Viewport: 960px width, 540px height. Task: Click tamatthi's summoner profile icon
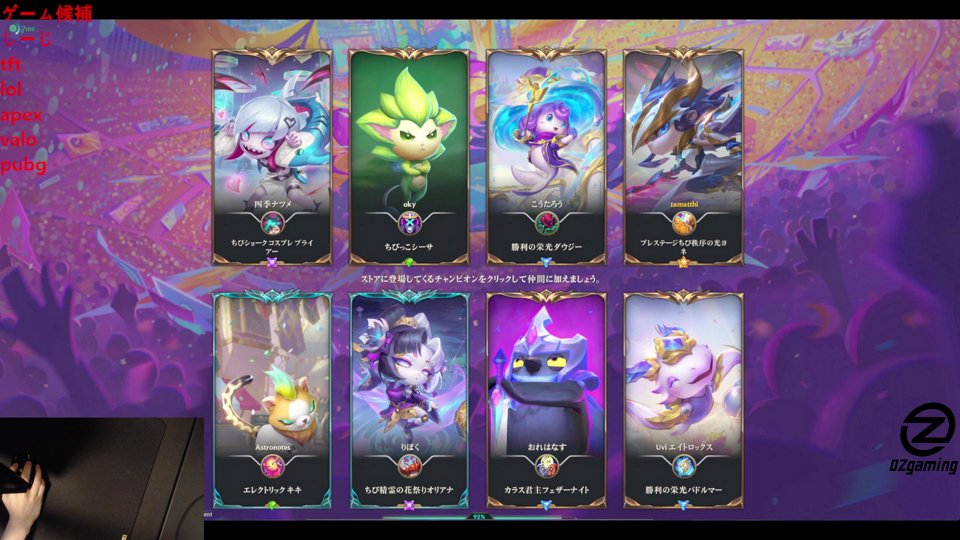683,224
